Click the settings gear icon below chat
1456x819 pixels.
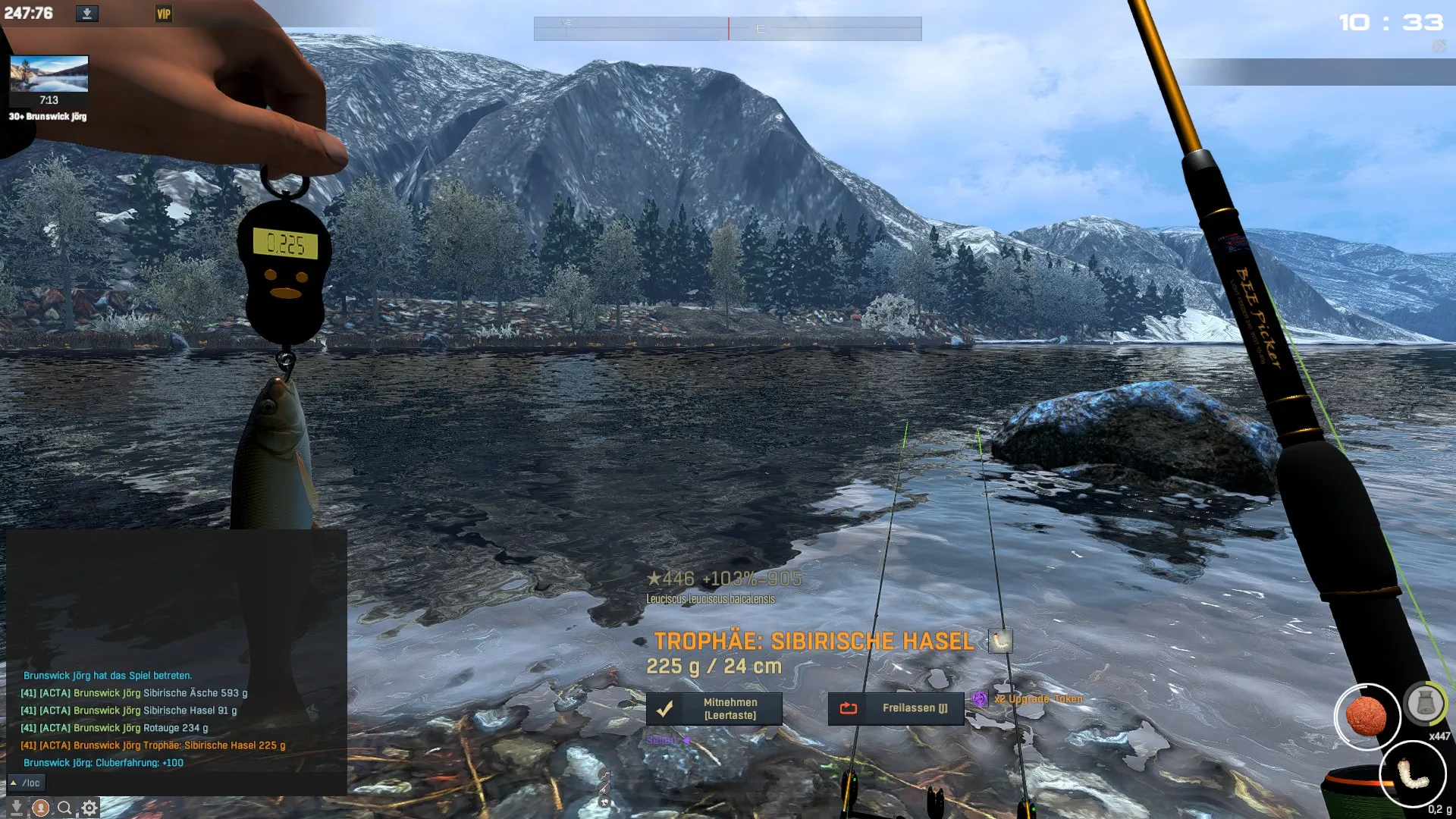tap(89, 808)
